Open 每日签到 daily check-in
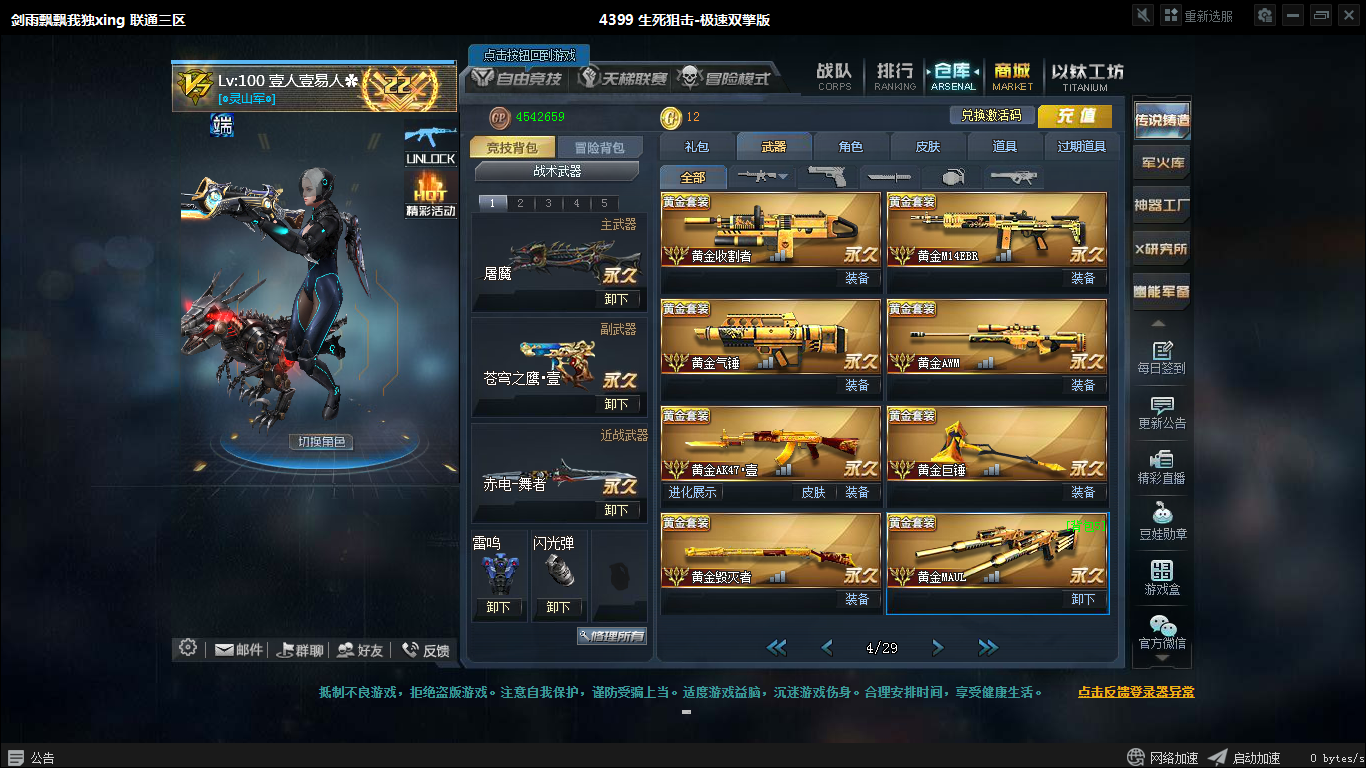This screenshot has width=1366, height=768. [1161, 357]
